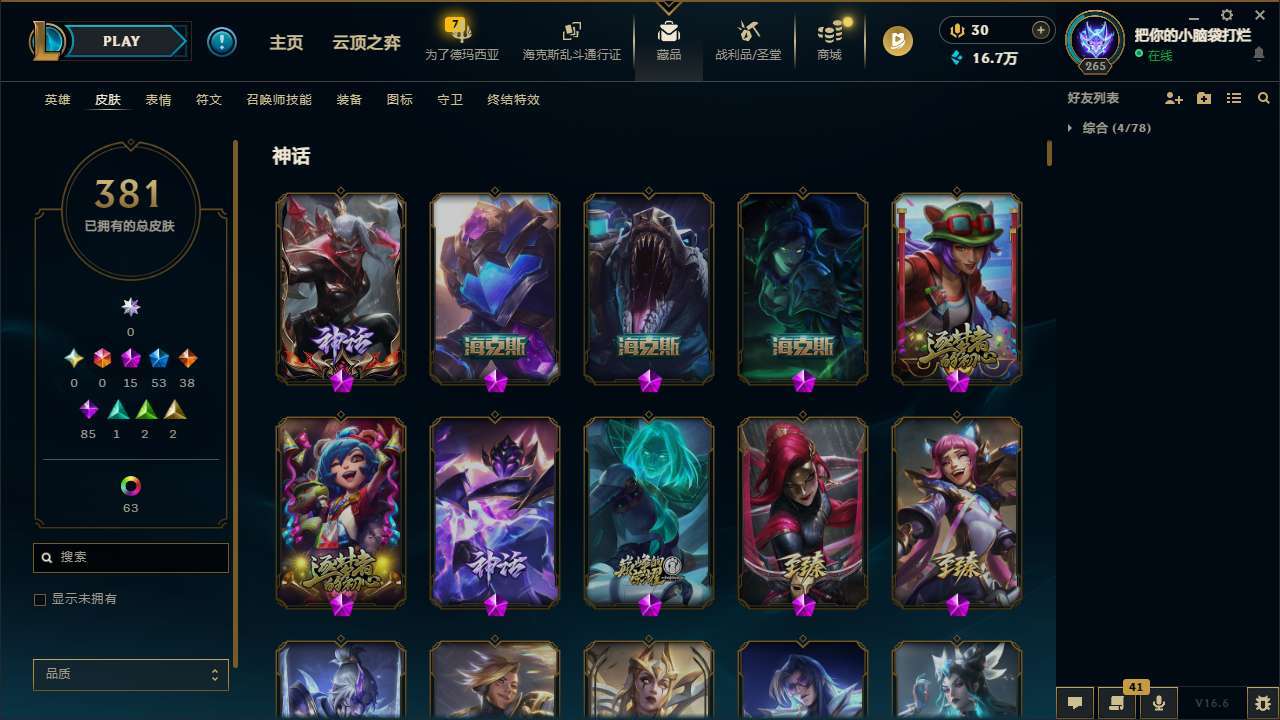The width and height of the screenshot is (1280, 720).
Task: Open the settings gear at top right
Action: [x=1225, y=15]
